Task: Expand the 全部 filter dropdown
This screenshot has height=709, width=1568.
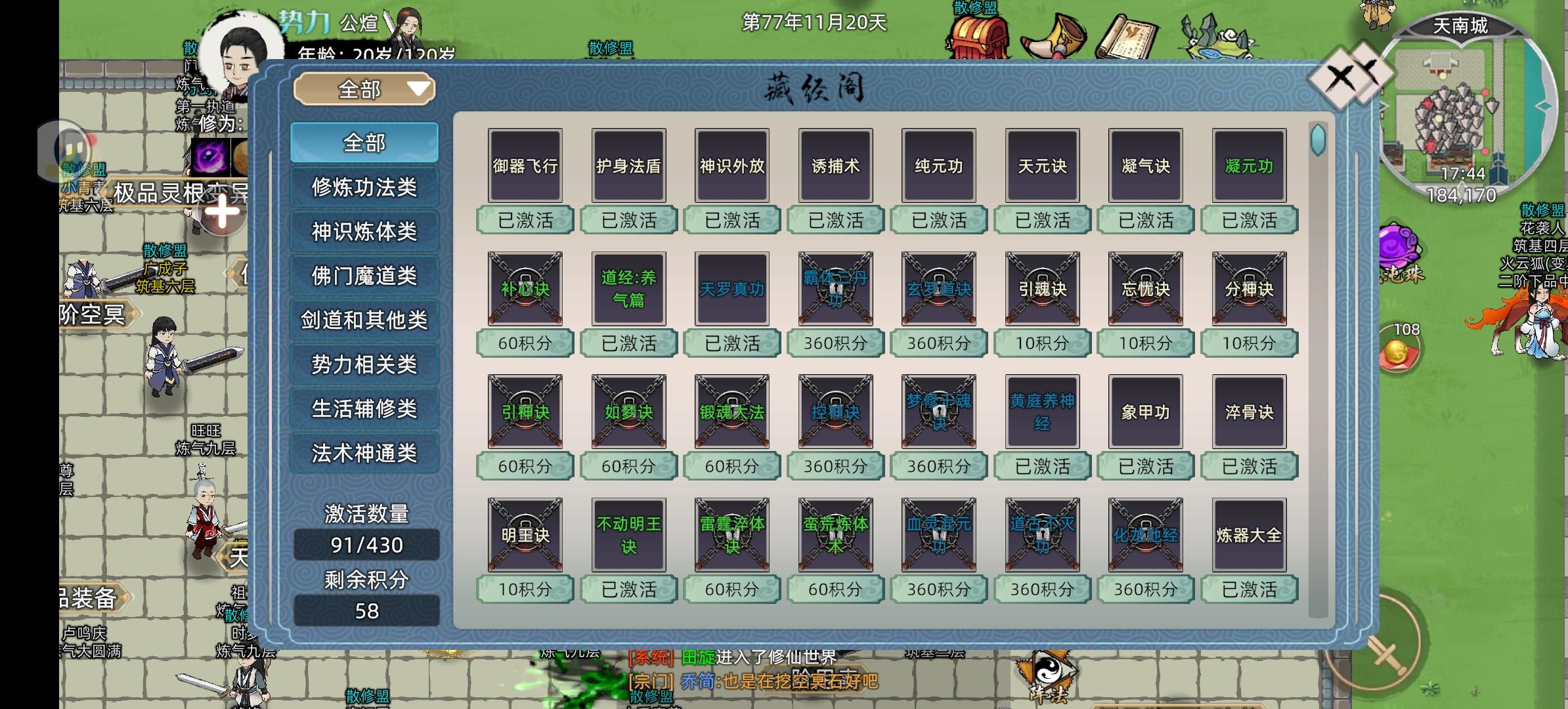Action: (x=365, y=89)
